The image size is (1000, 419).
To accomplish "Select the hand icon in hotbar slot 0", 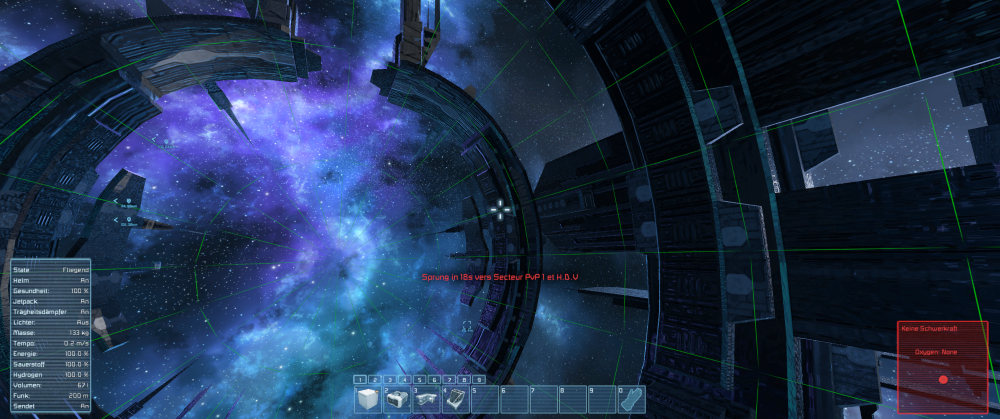I will coord(629,399).
